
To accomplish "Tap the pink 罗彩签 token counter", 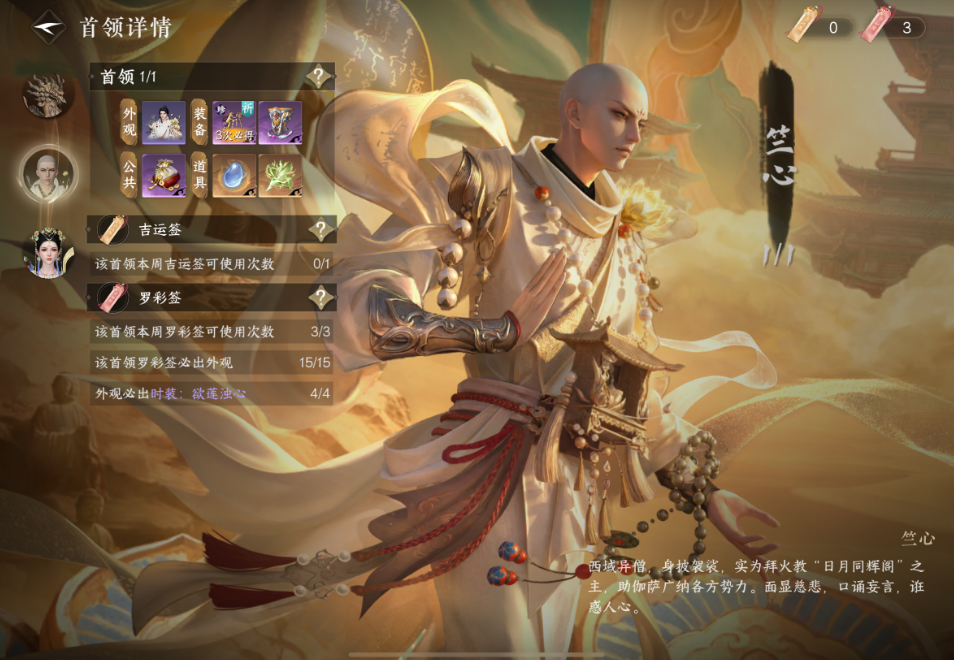I will pyautogui.click(x=893, y=27).
